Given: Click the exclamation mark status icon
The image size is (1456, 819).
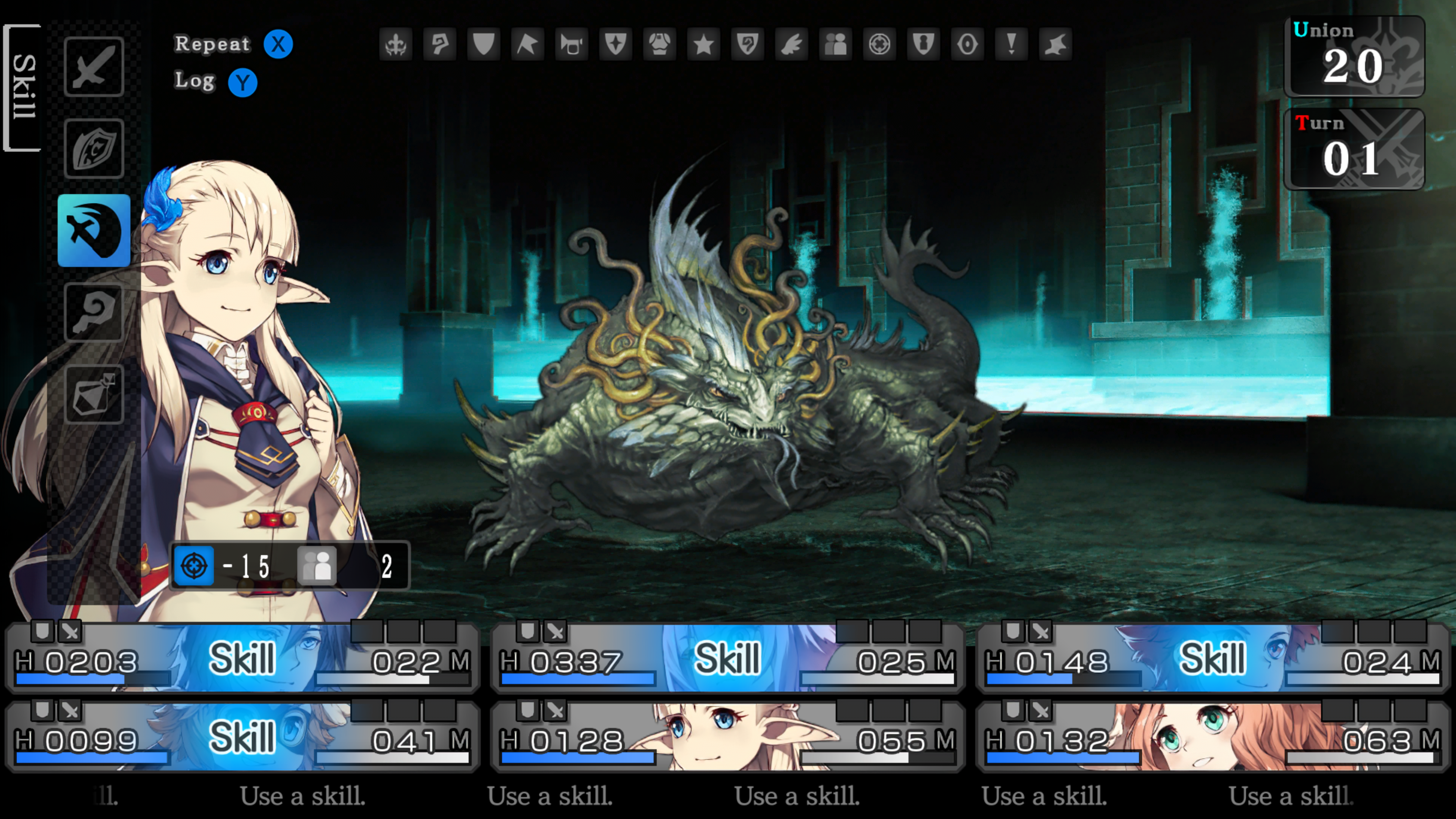Looking at the screenshot, I should pos(1011,44).
